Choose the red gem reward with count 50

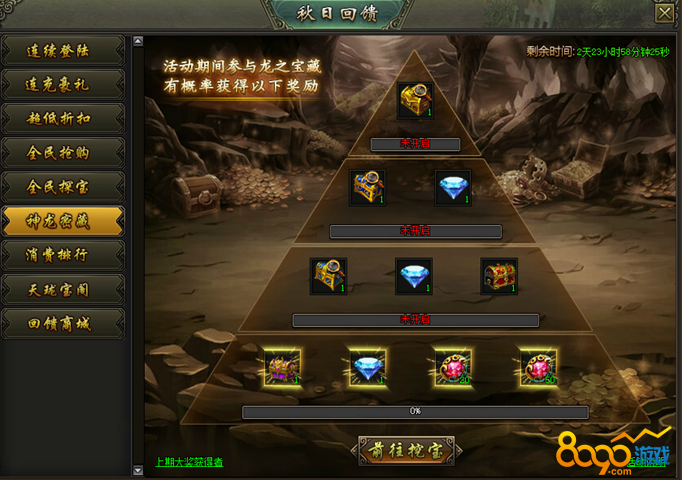[x=537, y=365]
